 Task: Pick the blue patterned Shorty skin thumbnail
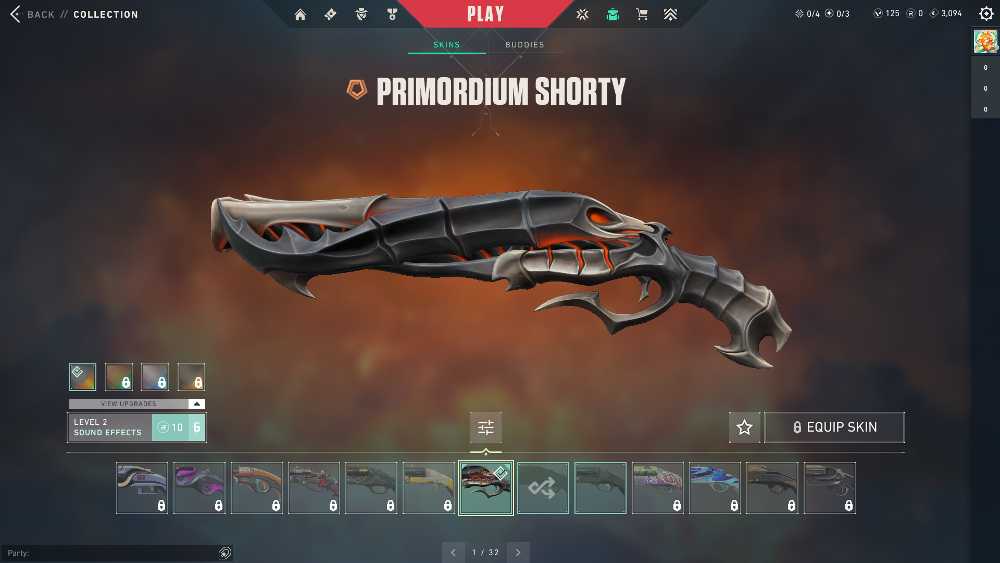(714, 488)
